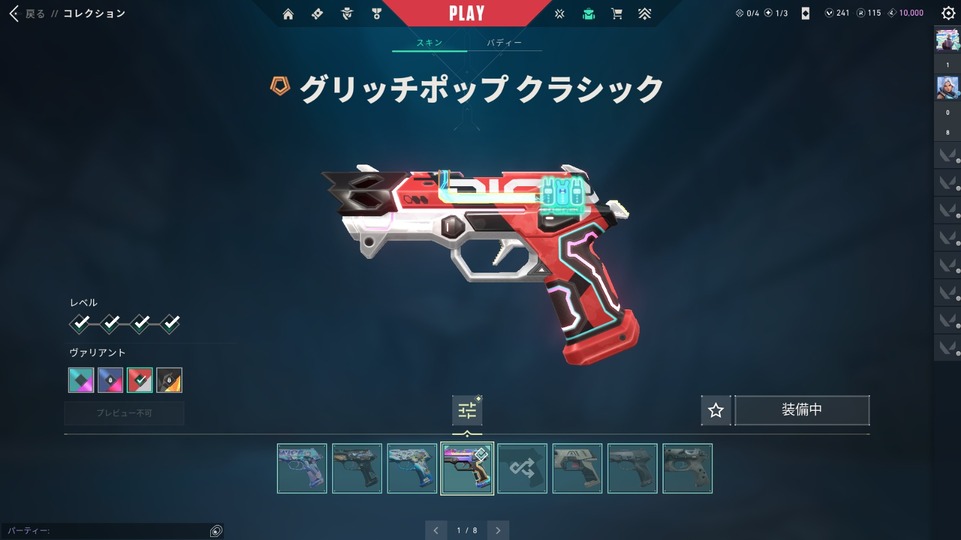Viewport: 961px width, 540px height.
Task: Open the home screen icon
Action: 289,14
